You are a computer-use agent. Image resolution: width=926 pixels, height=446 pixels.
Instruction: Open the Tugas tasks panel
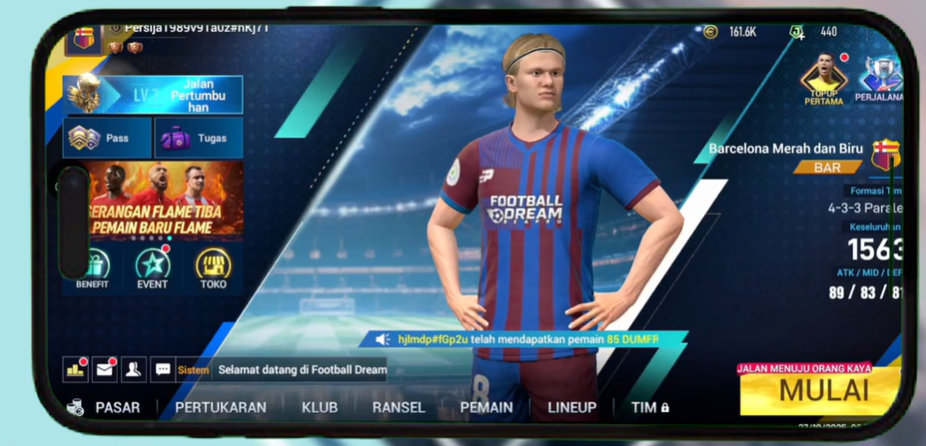(x=198, y=138)
